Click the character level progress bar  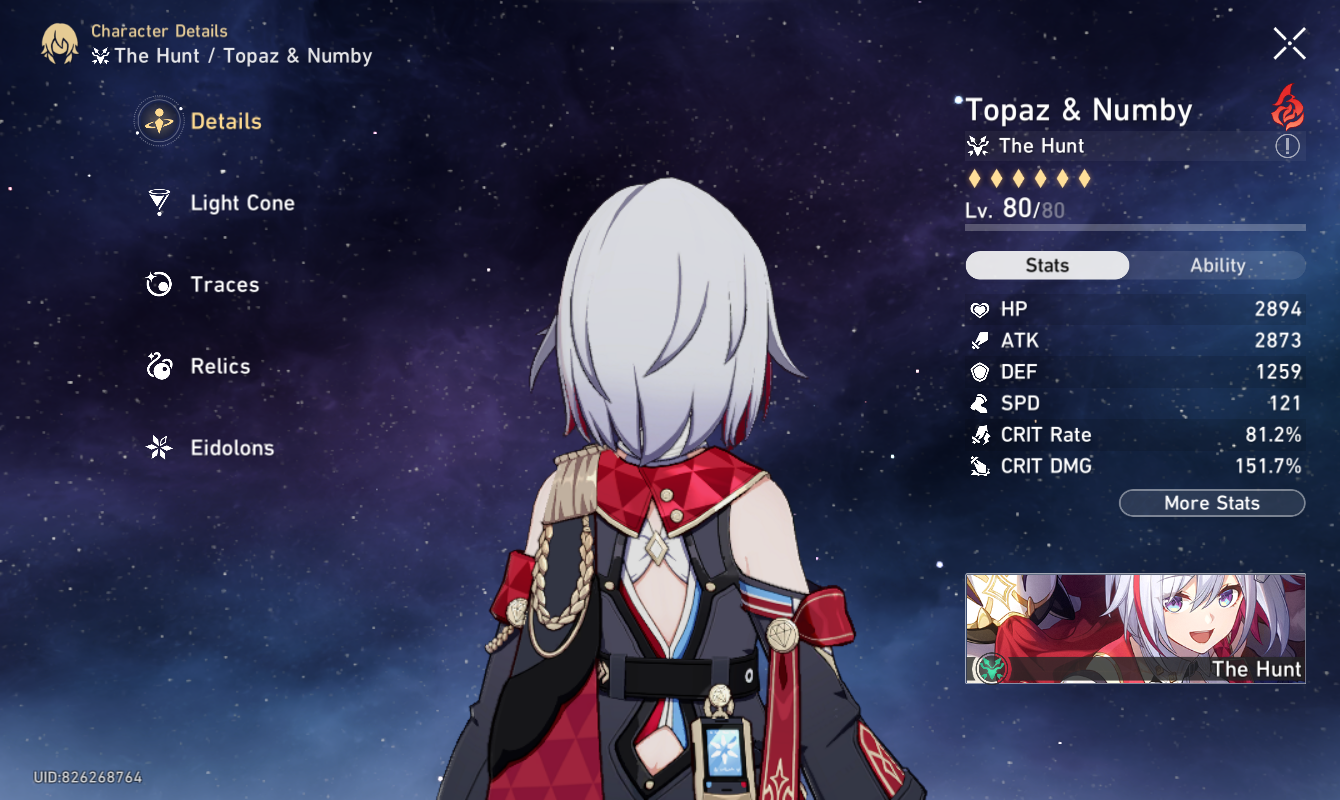click(1135, 227)
